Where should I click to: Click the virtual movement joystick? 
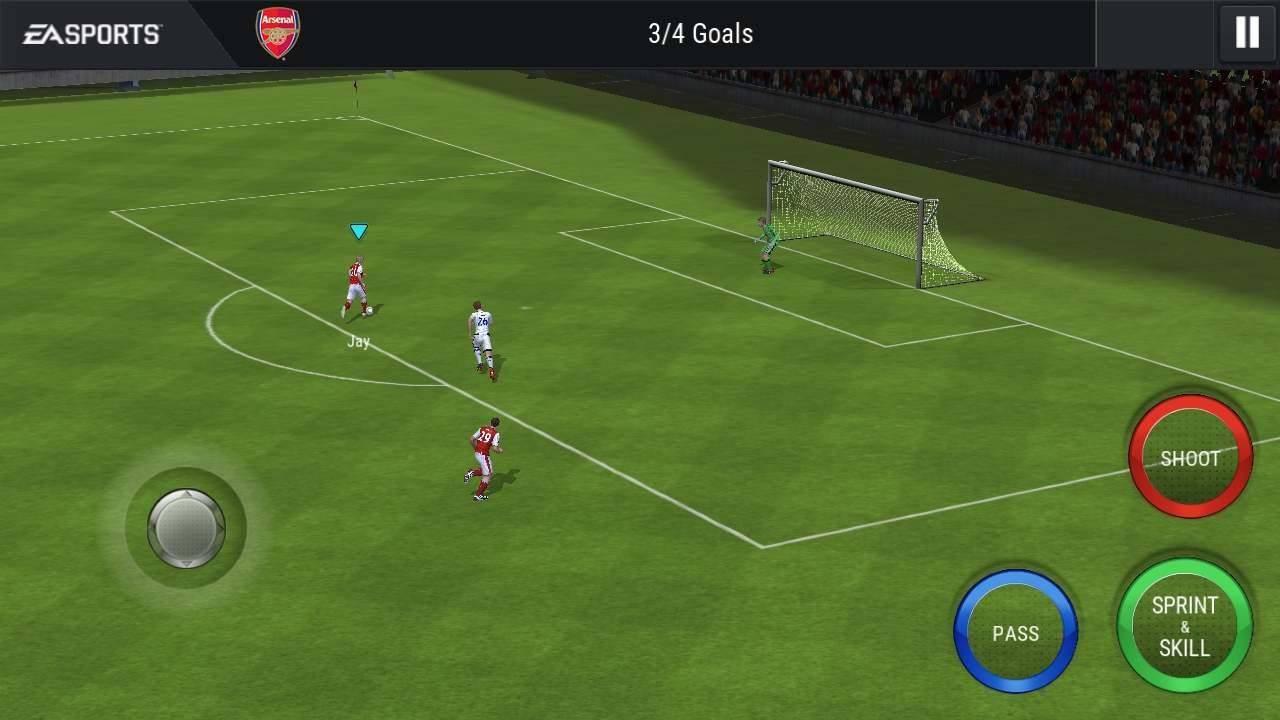[186, 527]
